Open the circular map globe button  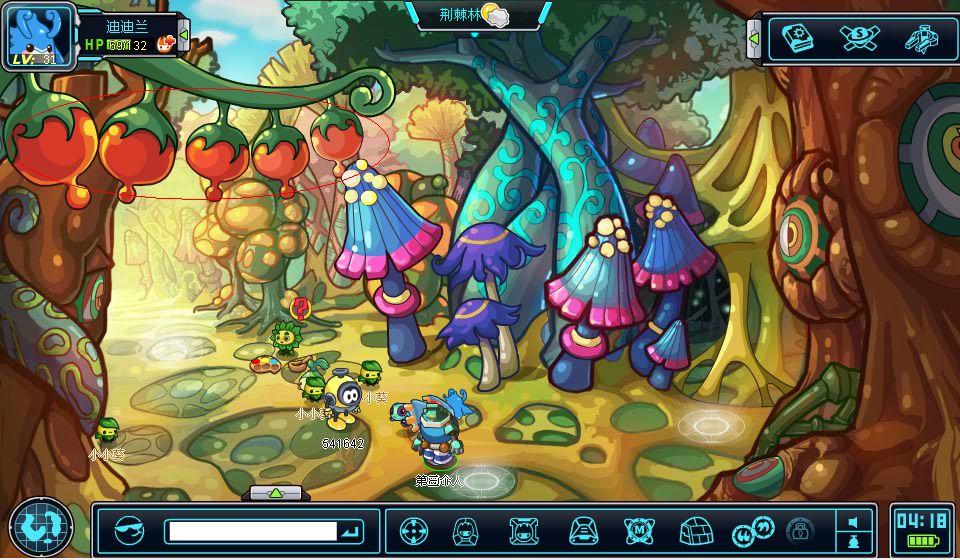point(41,525)
